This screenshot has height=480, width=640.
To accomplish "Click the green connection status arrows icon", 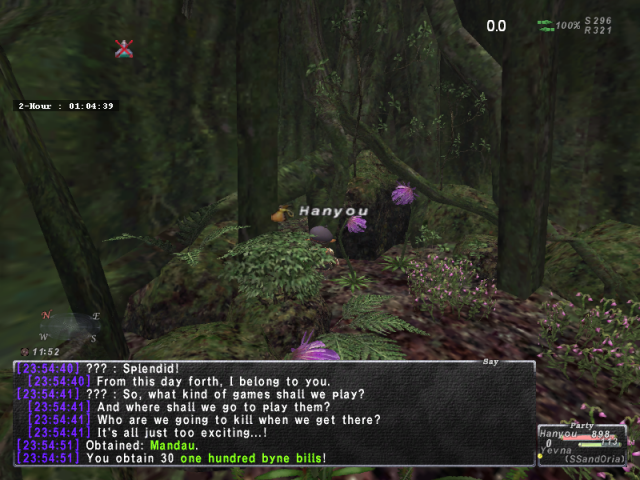I will [x=545, y=24].
